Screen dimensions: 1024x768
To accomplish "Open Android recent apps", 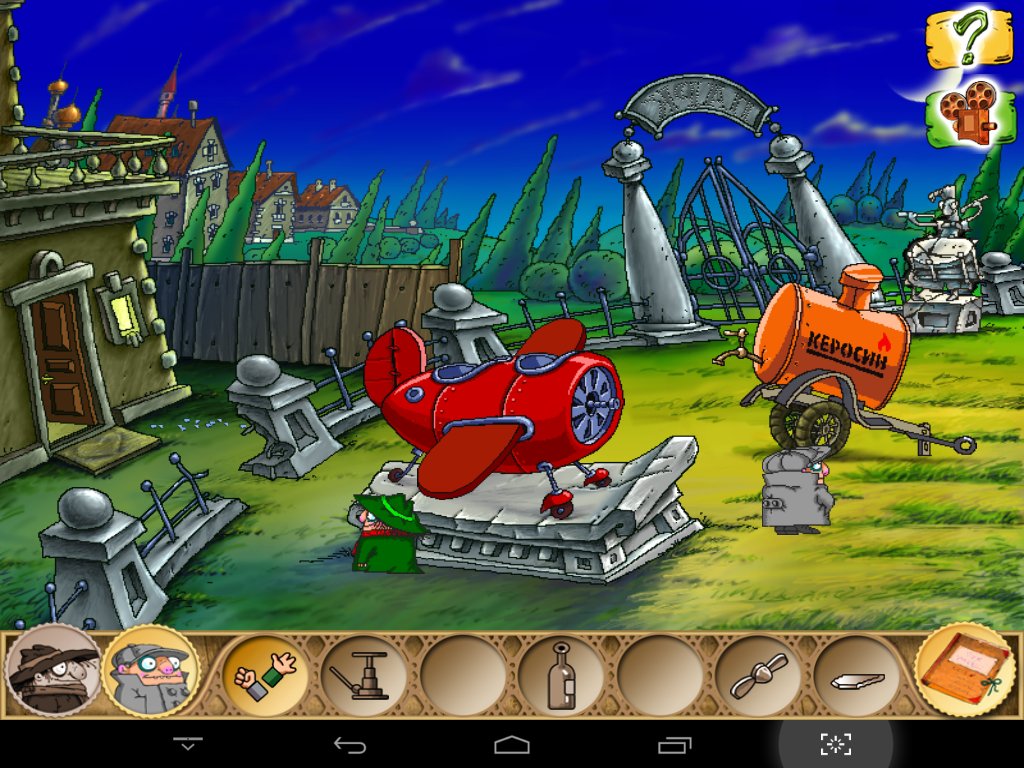I will (x=674, y=744).
